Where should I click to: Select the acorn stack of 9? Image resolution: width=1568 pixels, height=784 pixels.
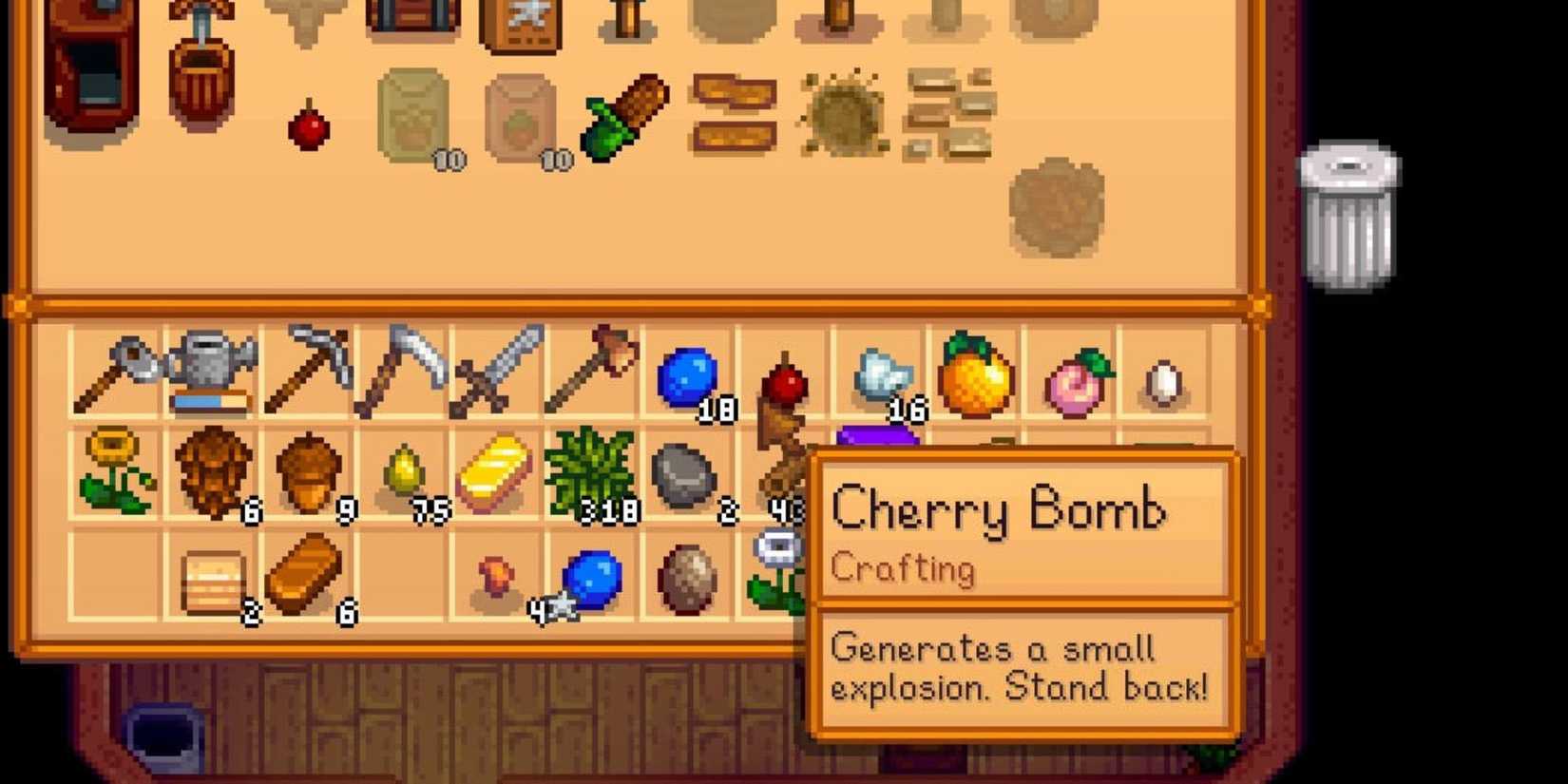tap(309, 470)
